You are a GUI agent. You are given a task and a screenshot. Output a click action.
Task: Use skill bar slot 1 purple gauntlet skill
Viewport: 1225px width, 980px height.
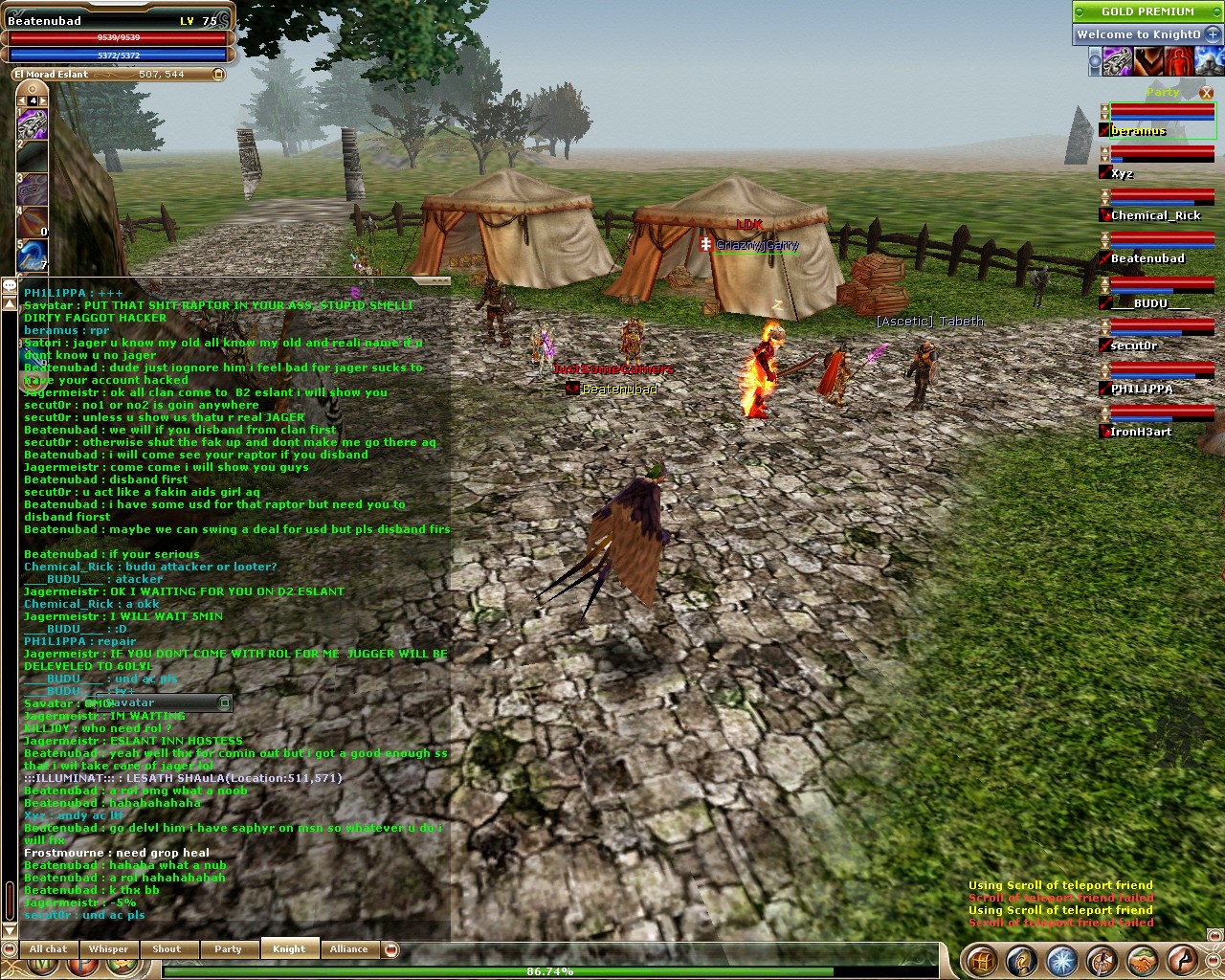click(33, 124)
